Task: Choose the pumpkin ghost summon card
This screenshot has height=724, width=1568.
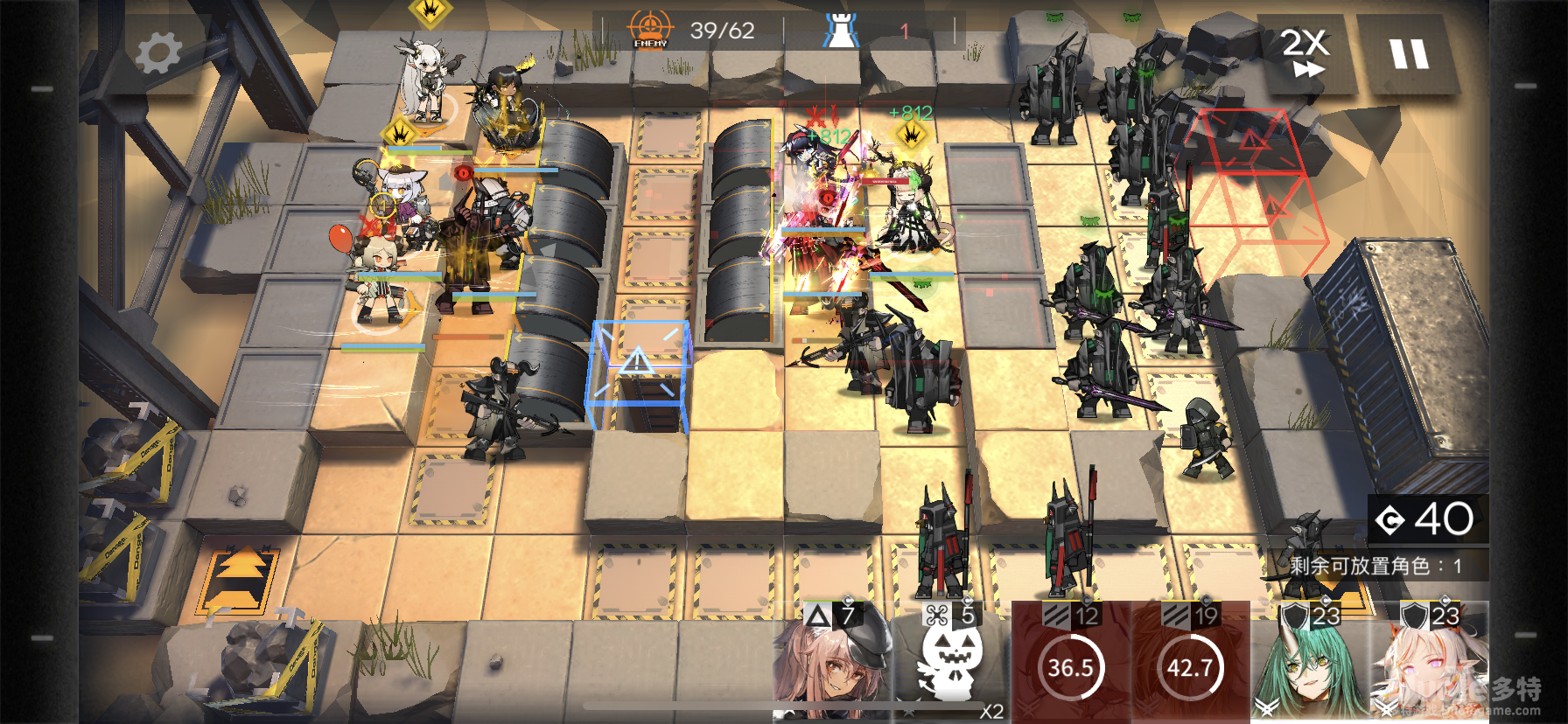Action: [951, 663]
